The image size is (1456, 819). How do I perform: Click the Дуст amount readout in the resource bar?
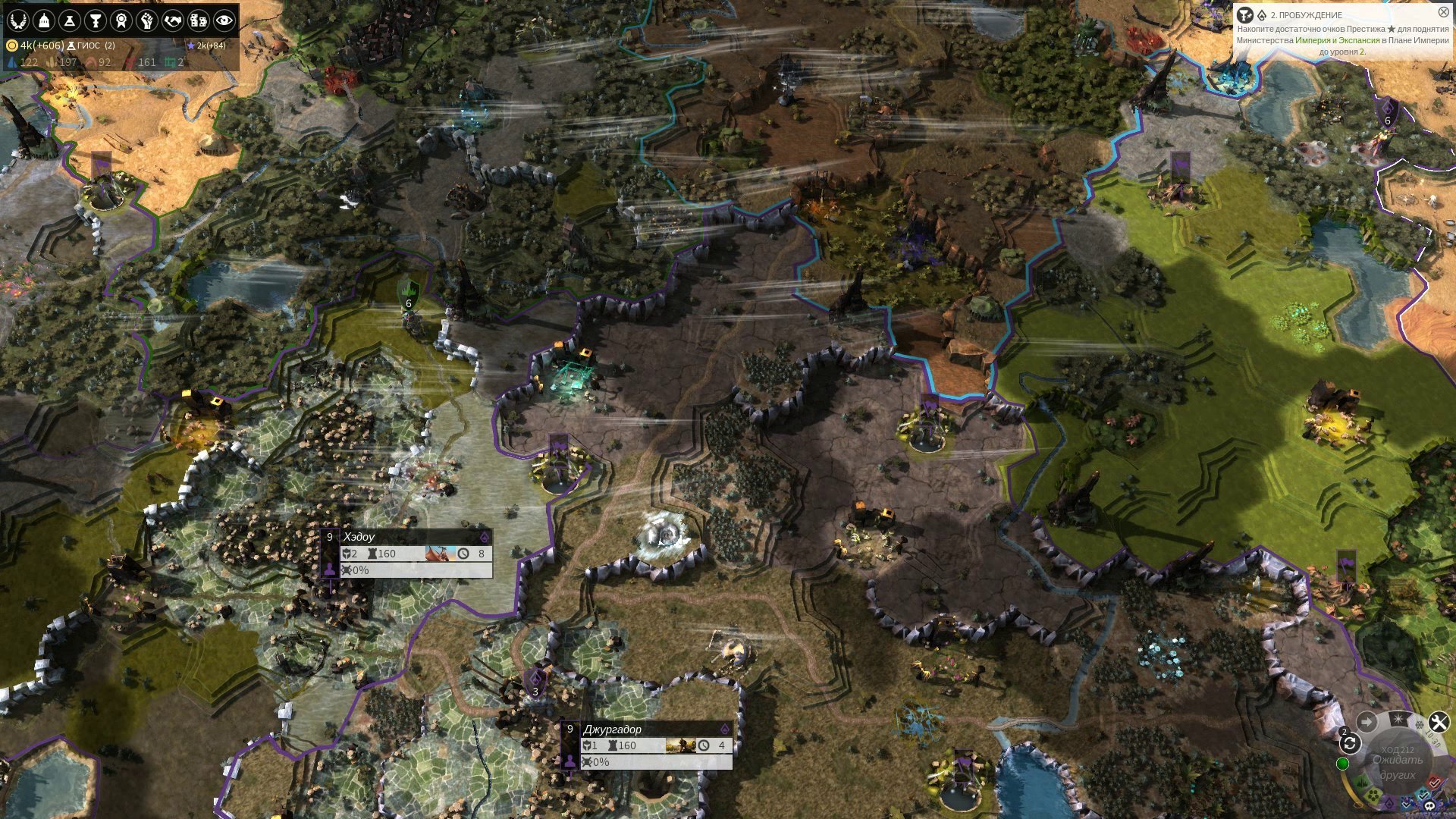tap(35, 45)
